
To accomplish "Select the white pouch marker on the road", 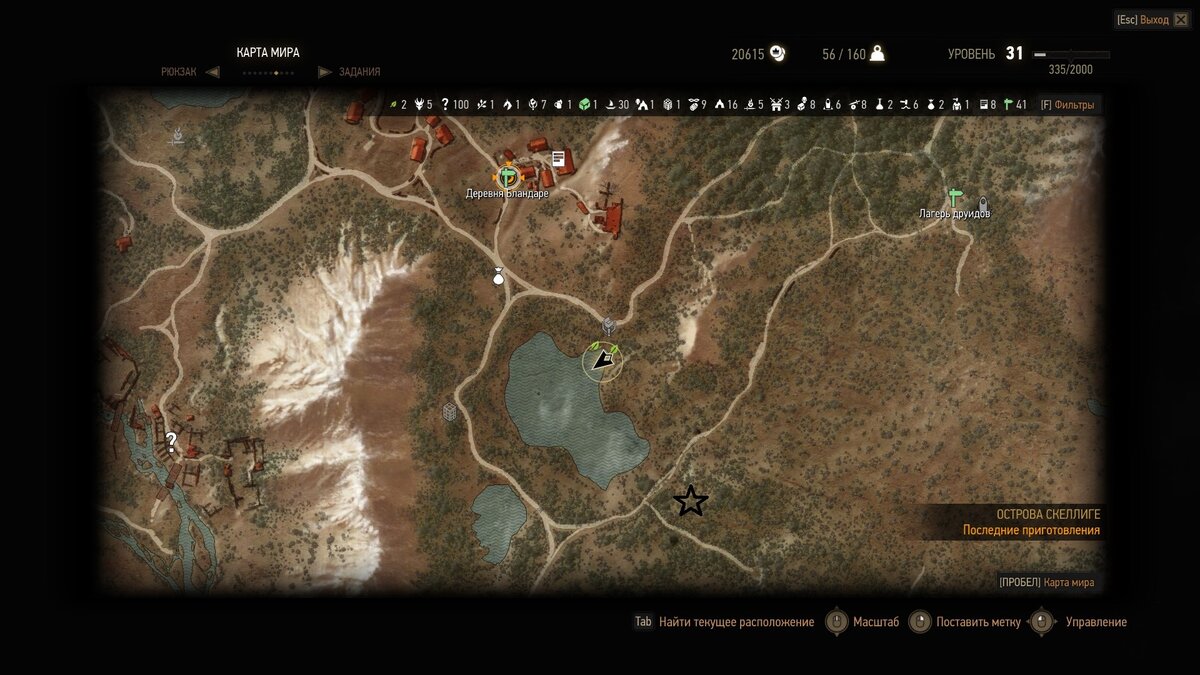I will (x=498, y=277).
